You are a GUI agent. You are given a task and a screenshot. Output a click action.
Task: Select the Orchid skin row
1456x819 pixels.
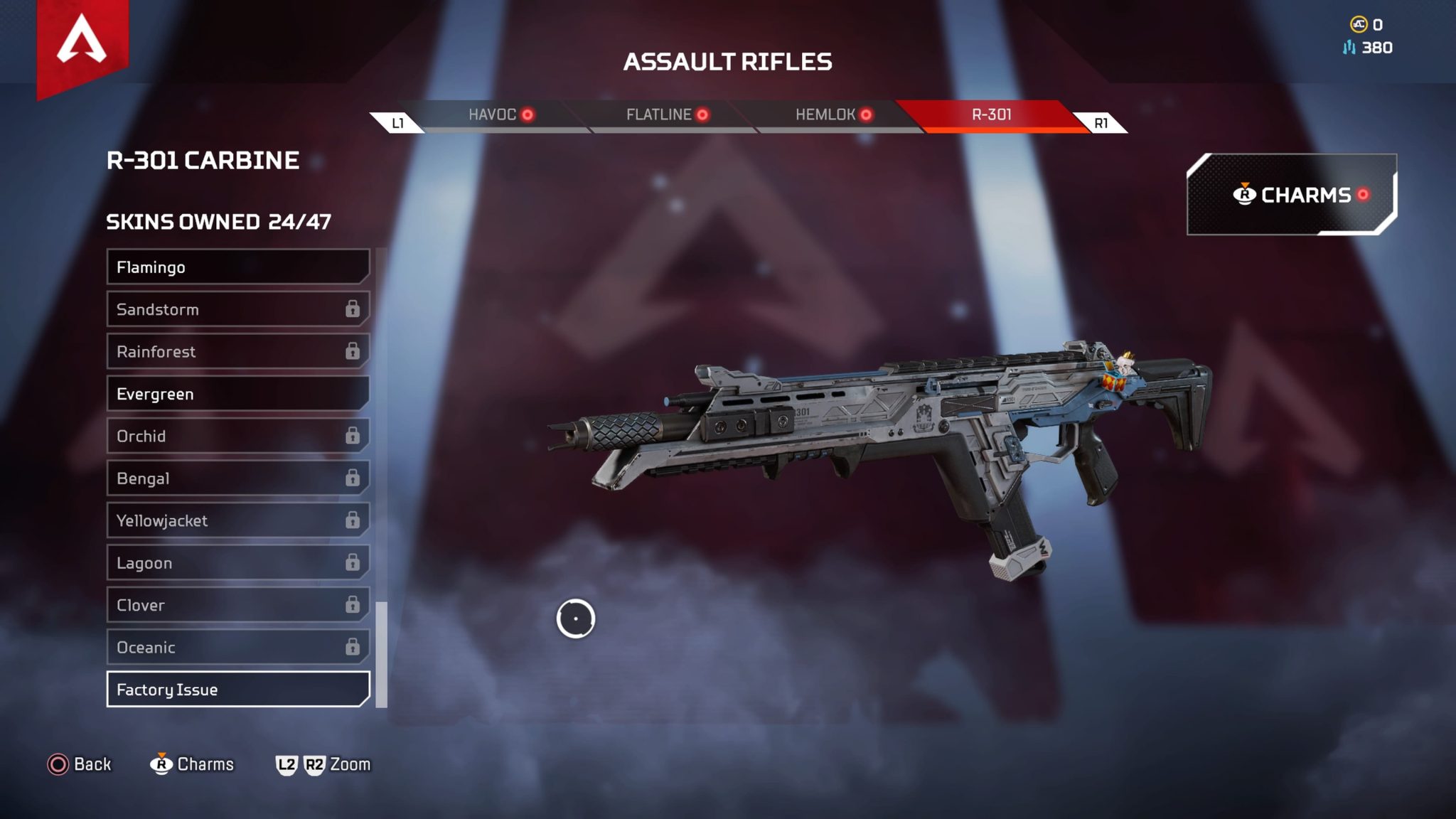(237, 437)
